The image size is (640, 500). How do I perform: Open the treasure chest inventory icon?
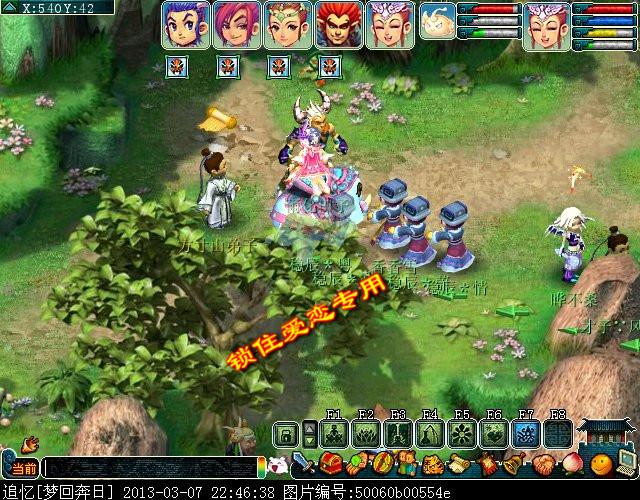pos(332,465)
